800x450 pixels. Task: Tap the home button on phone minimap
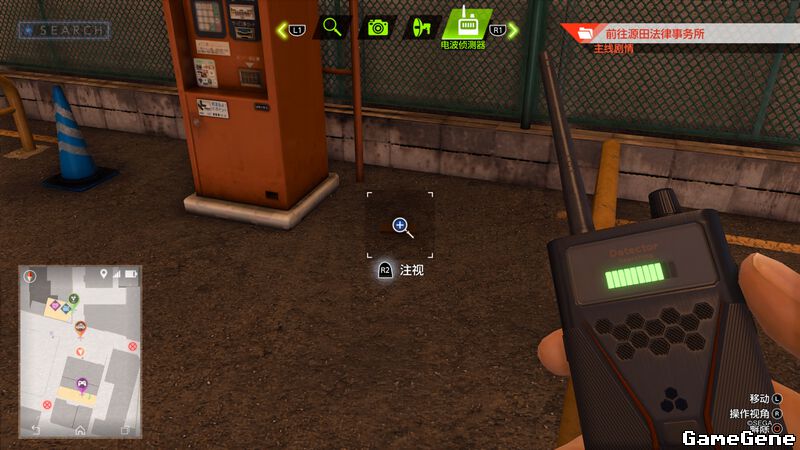point(80,430)
